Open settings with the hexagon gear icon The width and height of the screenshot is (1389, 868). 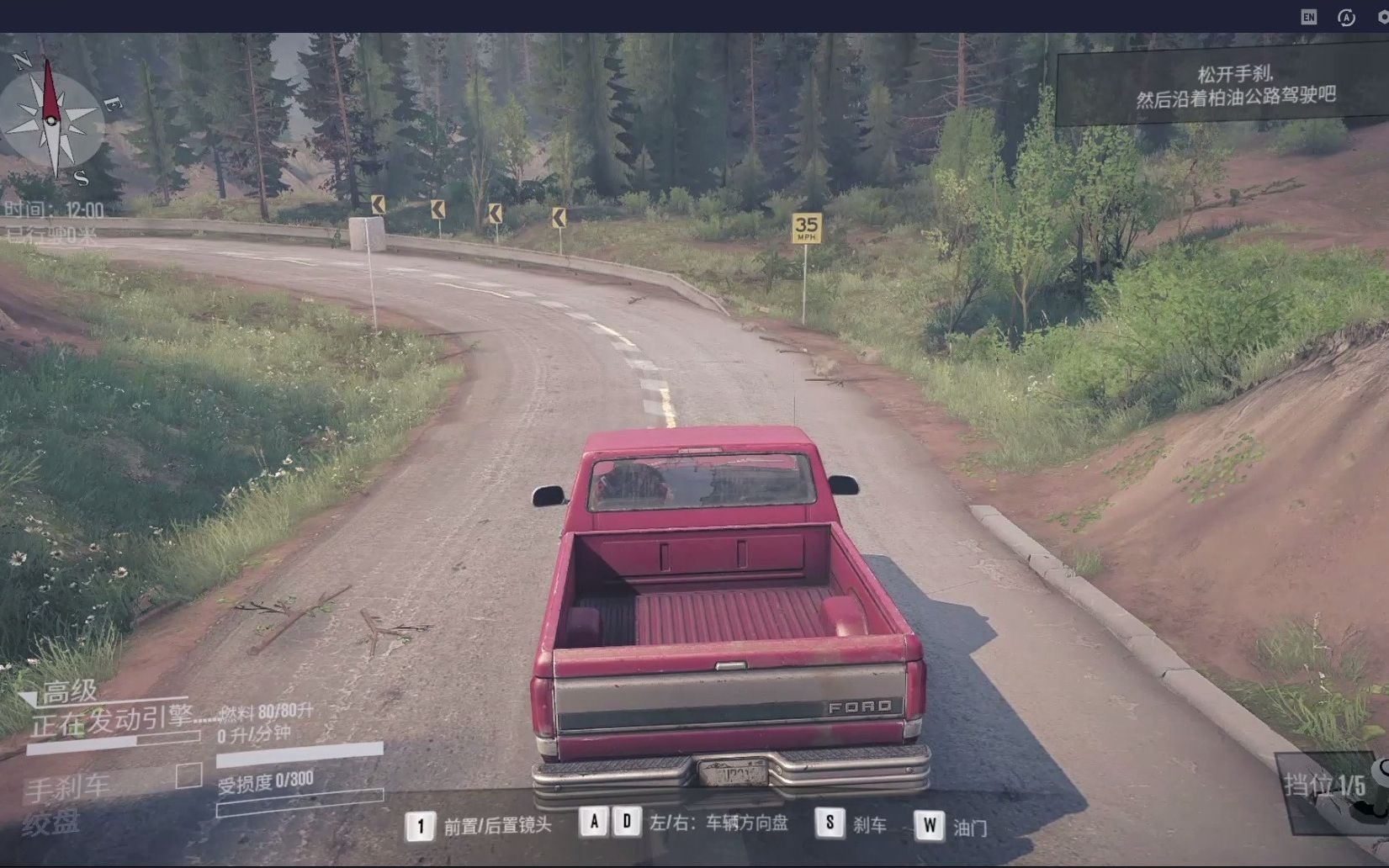click(1383, 17)
